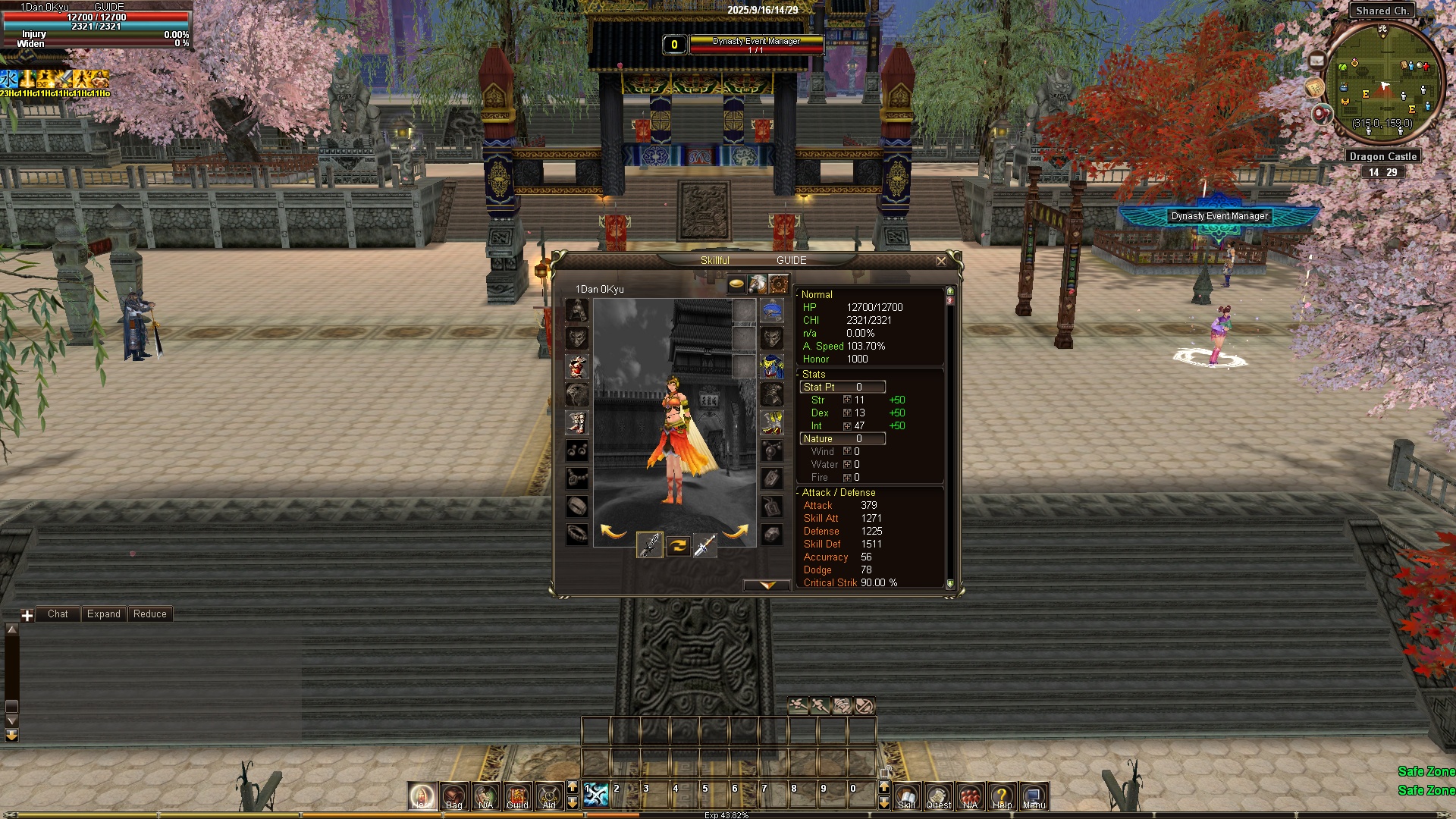Viewport: 1456px width, 819px height.
Task: Switch to the Chat tab
Action: tap(58, 614)
